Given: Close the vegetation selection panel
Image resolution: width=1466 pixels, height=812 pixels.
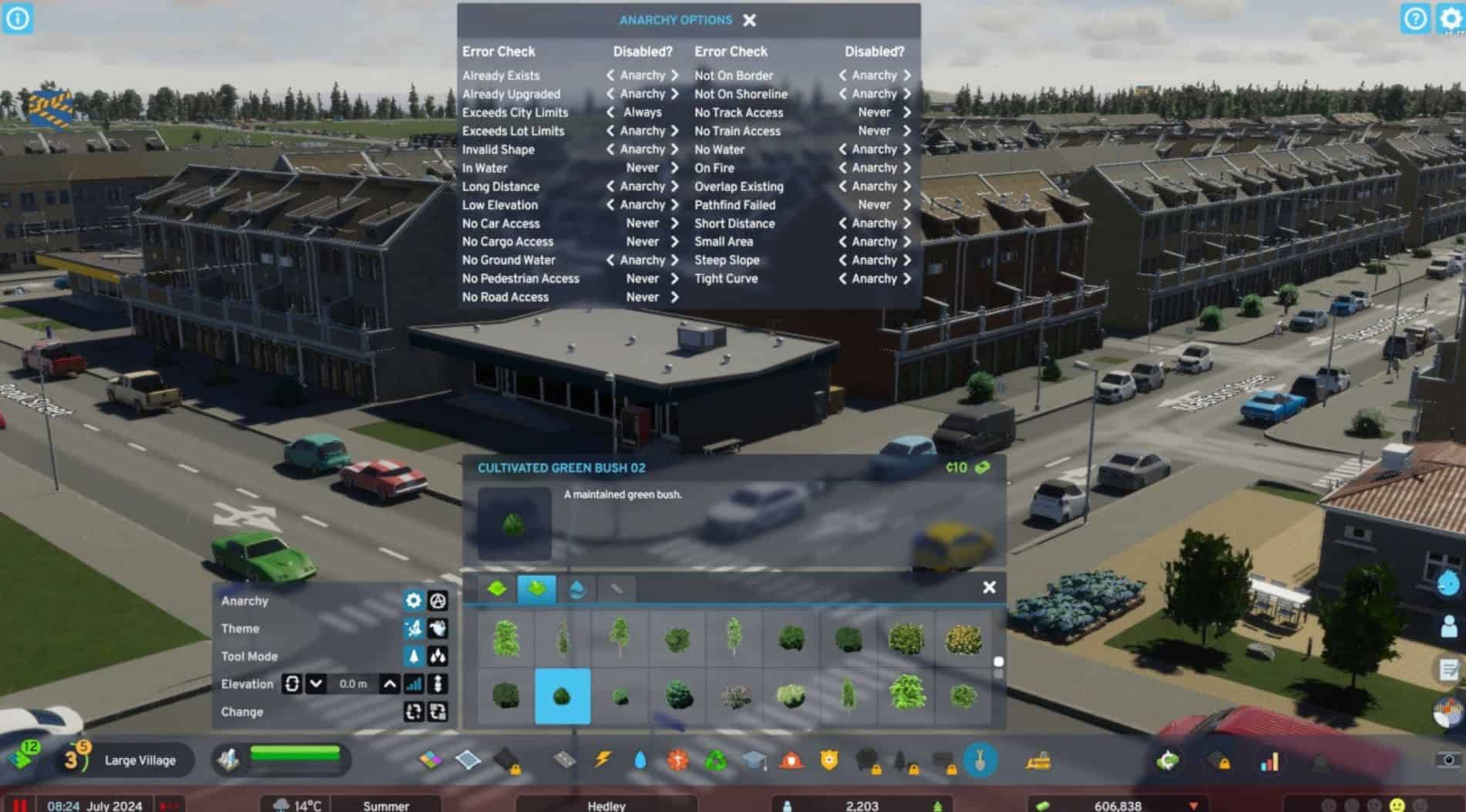Looking at the screenshot, I should (990, 588).
